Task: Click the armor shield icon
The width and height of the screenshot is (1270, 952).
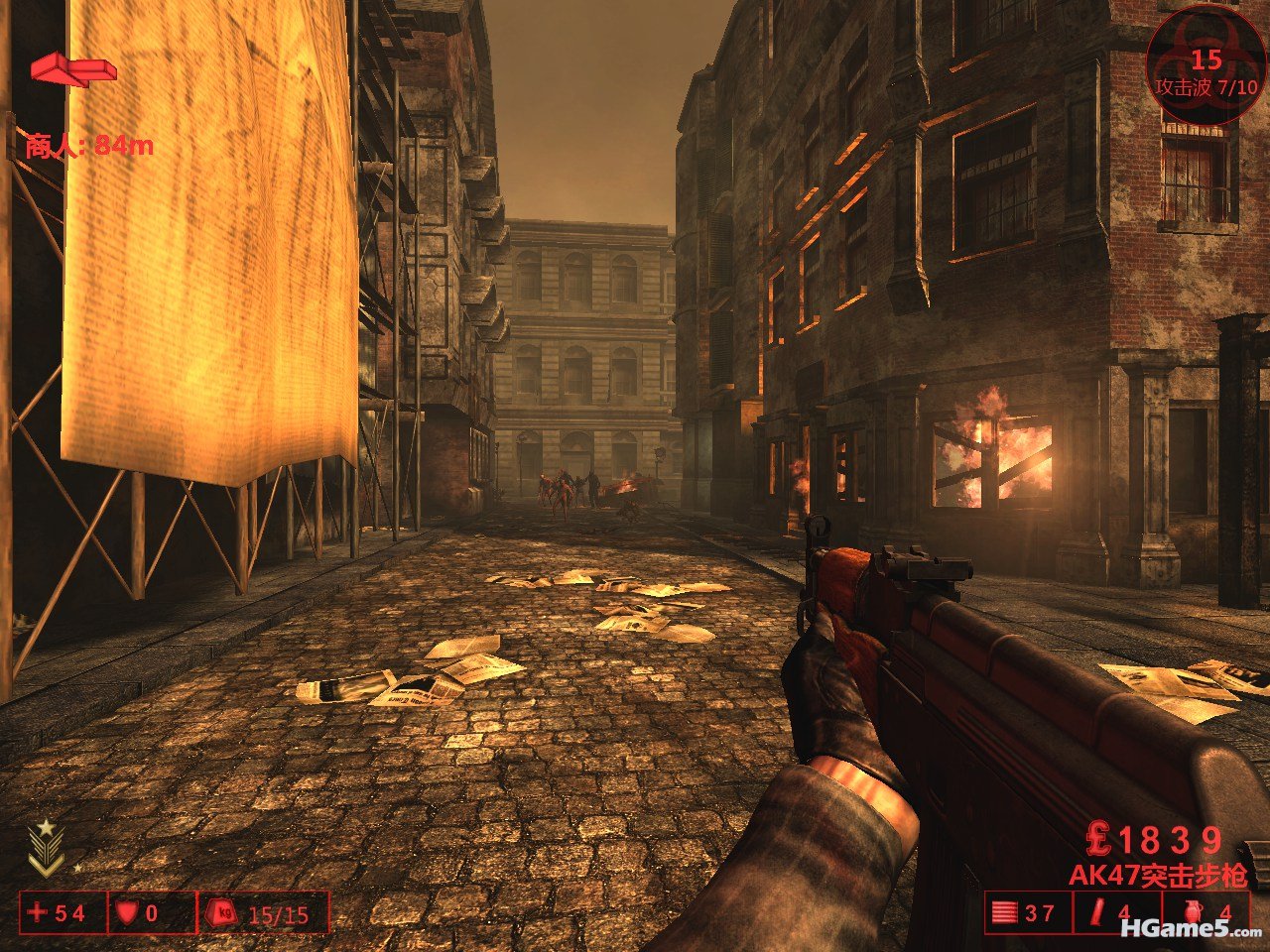Action: click(126, 912)
